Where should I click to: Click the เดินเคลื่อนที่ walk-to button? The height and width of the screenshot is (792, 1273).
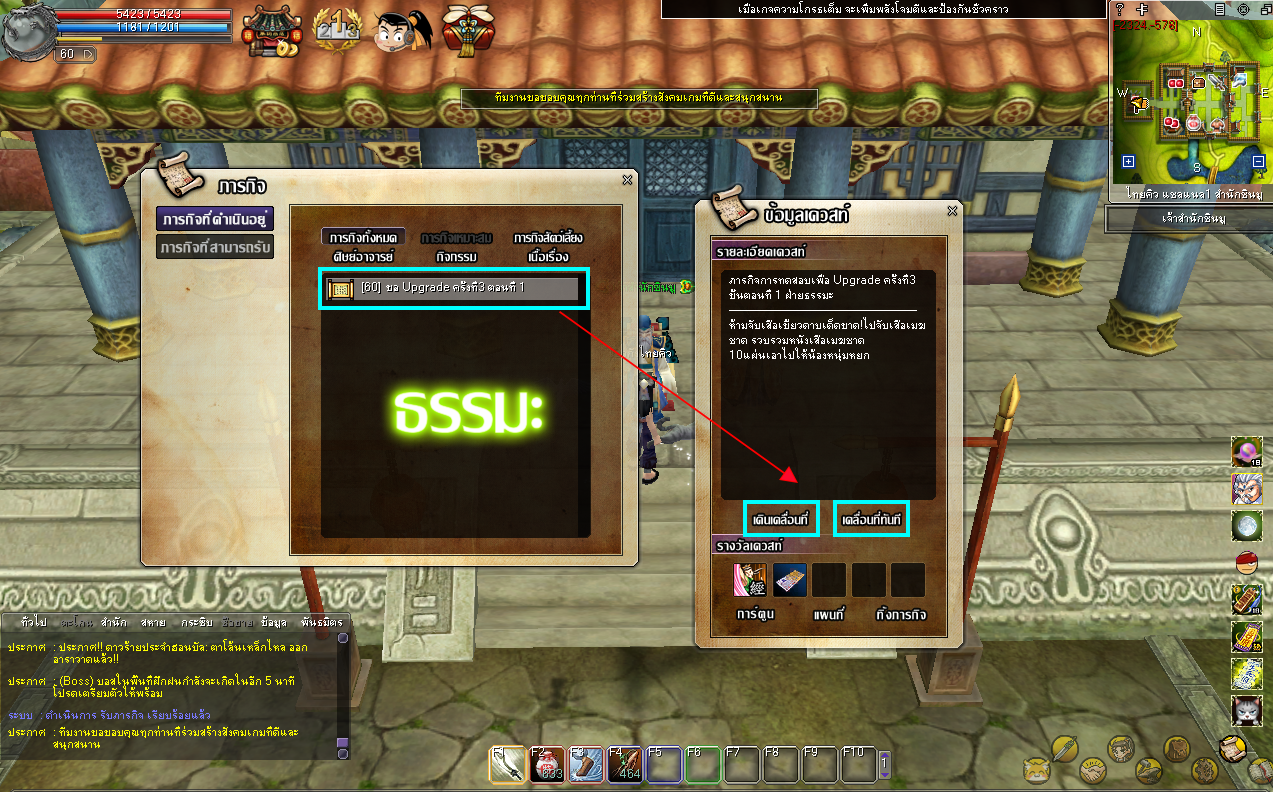click(782, 519)
